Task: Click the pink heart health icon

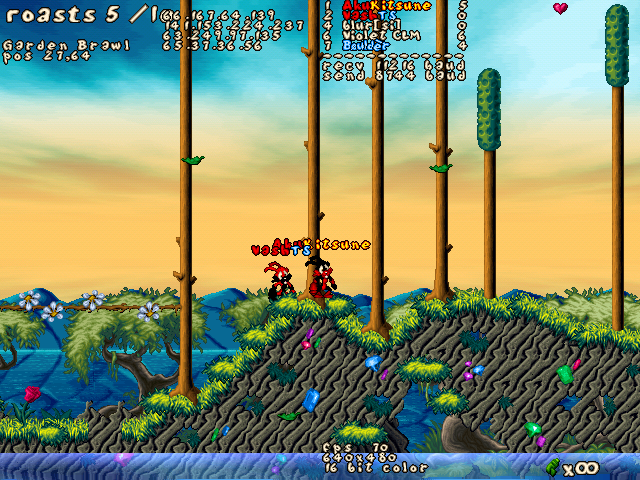Action: pos(560,8)
